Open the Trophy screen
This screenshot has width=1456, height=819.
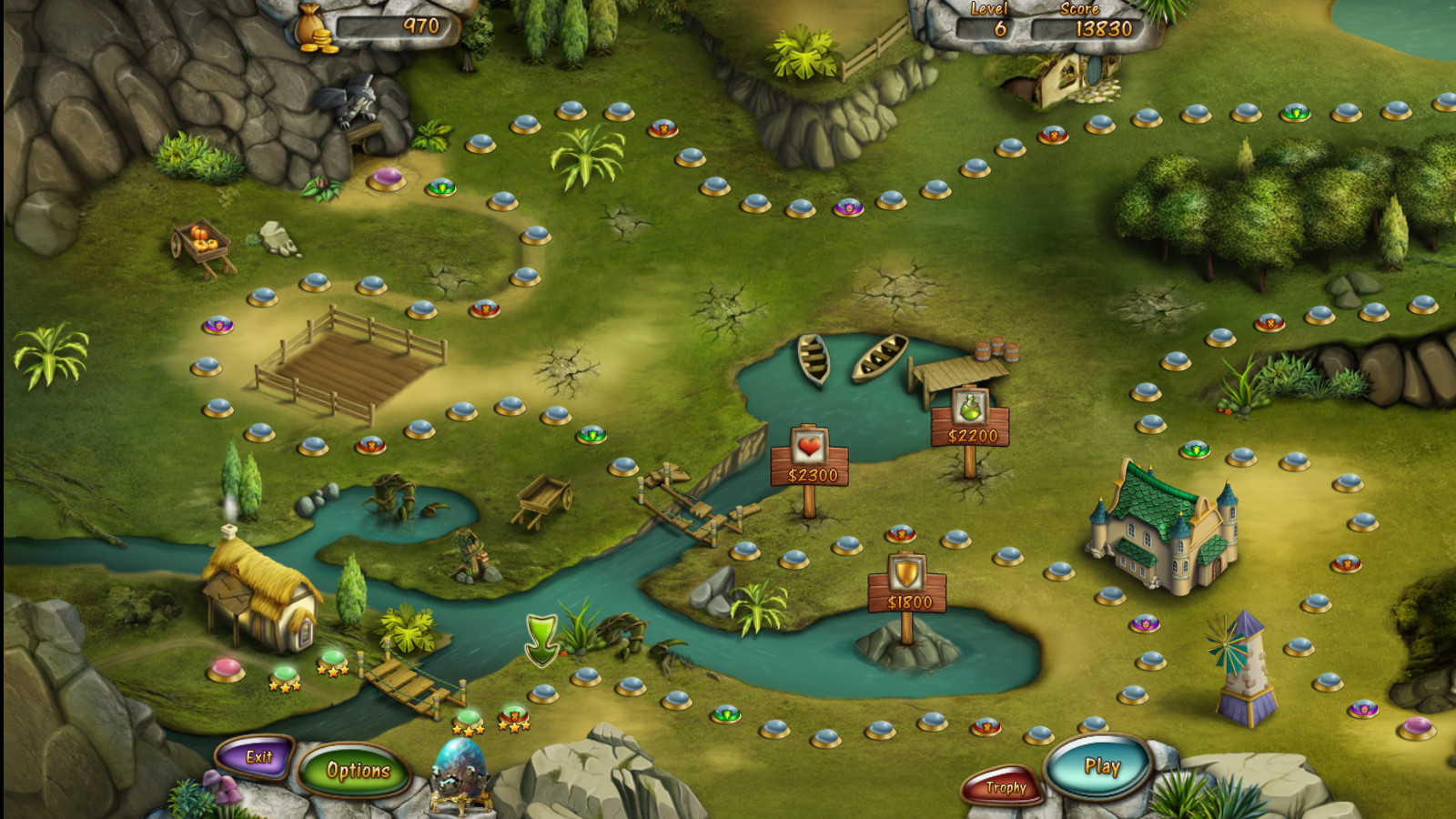pyautogui.click(x=1004, y=788)
